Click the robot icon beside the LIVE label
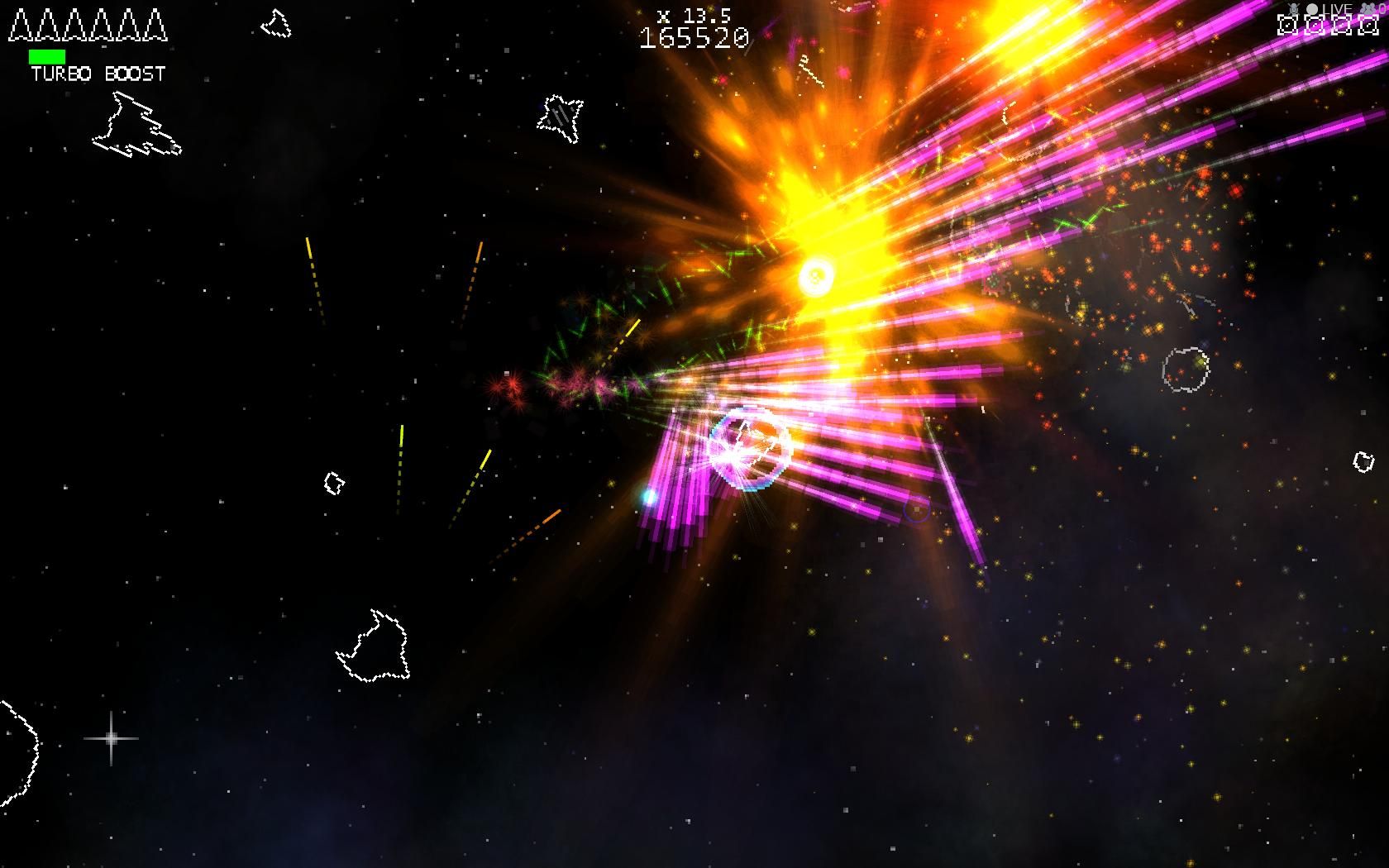 pos(1294,8)
